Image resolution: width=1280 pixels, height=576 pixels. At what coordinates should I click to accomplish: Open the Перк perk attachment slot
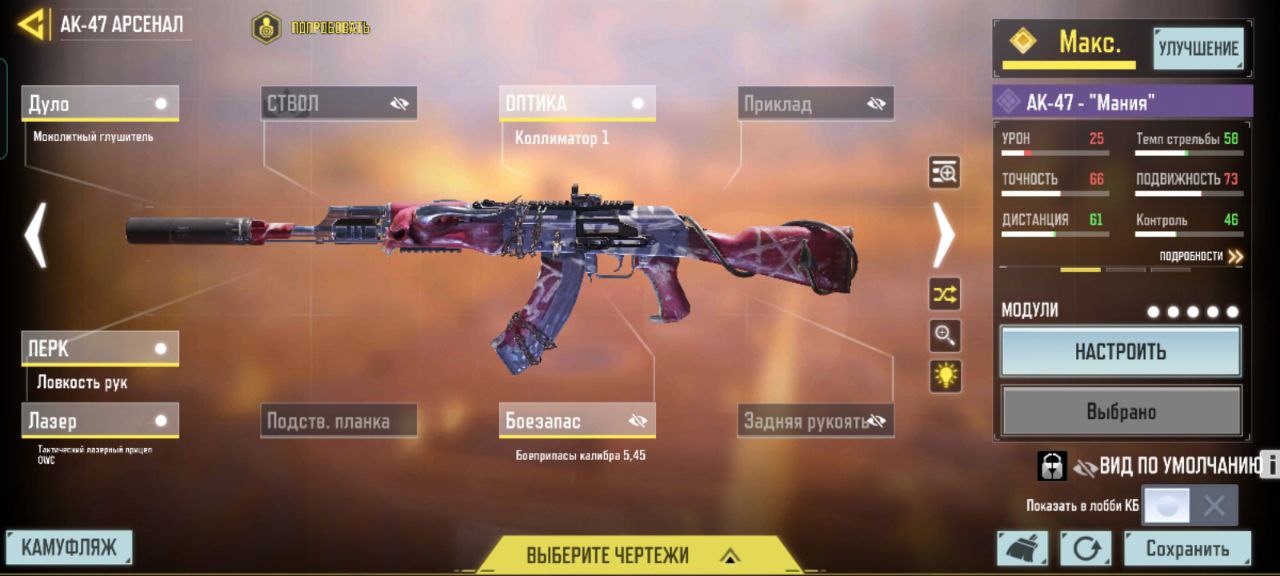point(100,349)
